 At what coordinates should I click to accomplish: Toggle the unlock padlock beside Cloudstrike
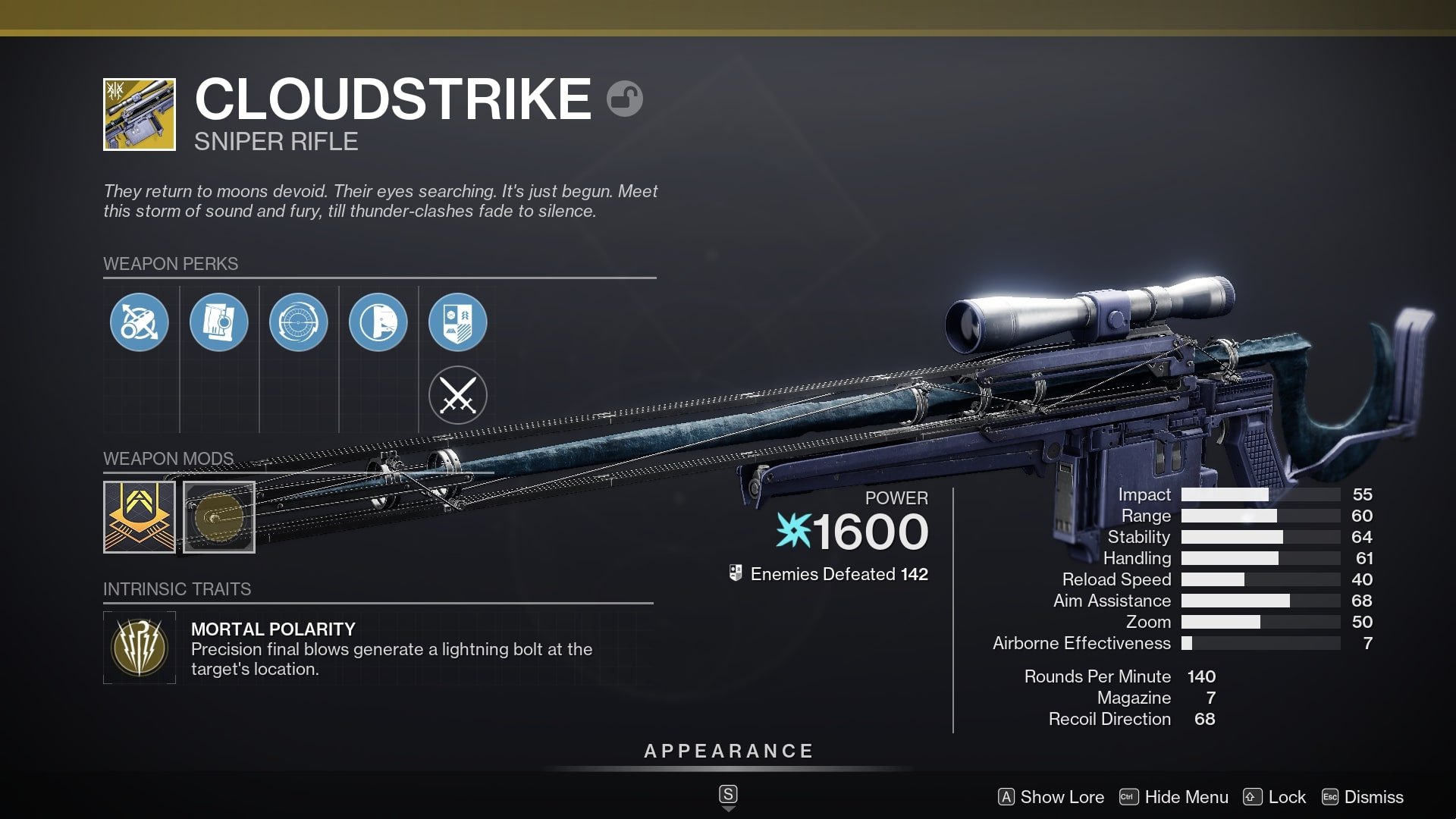(626, 98)
